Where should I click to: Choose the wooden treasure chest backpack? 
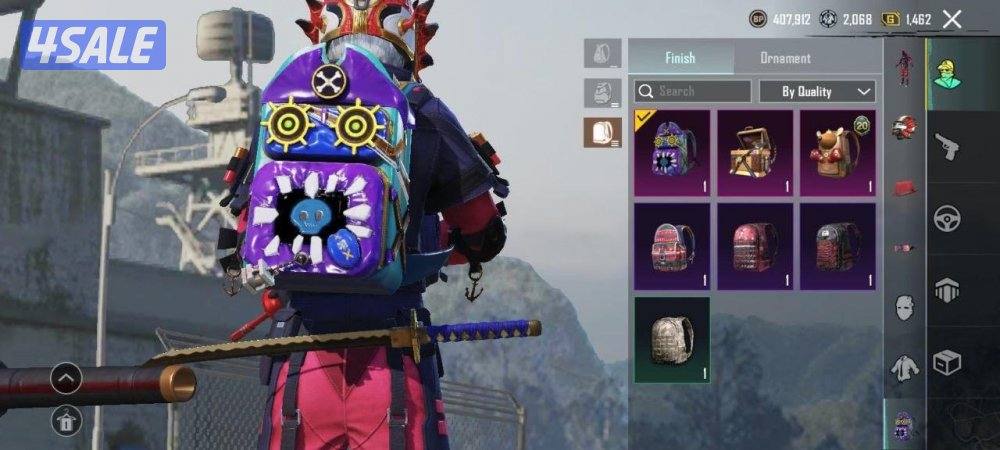tap(755, 153)
